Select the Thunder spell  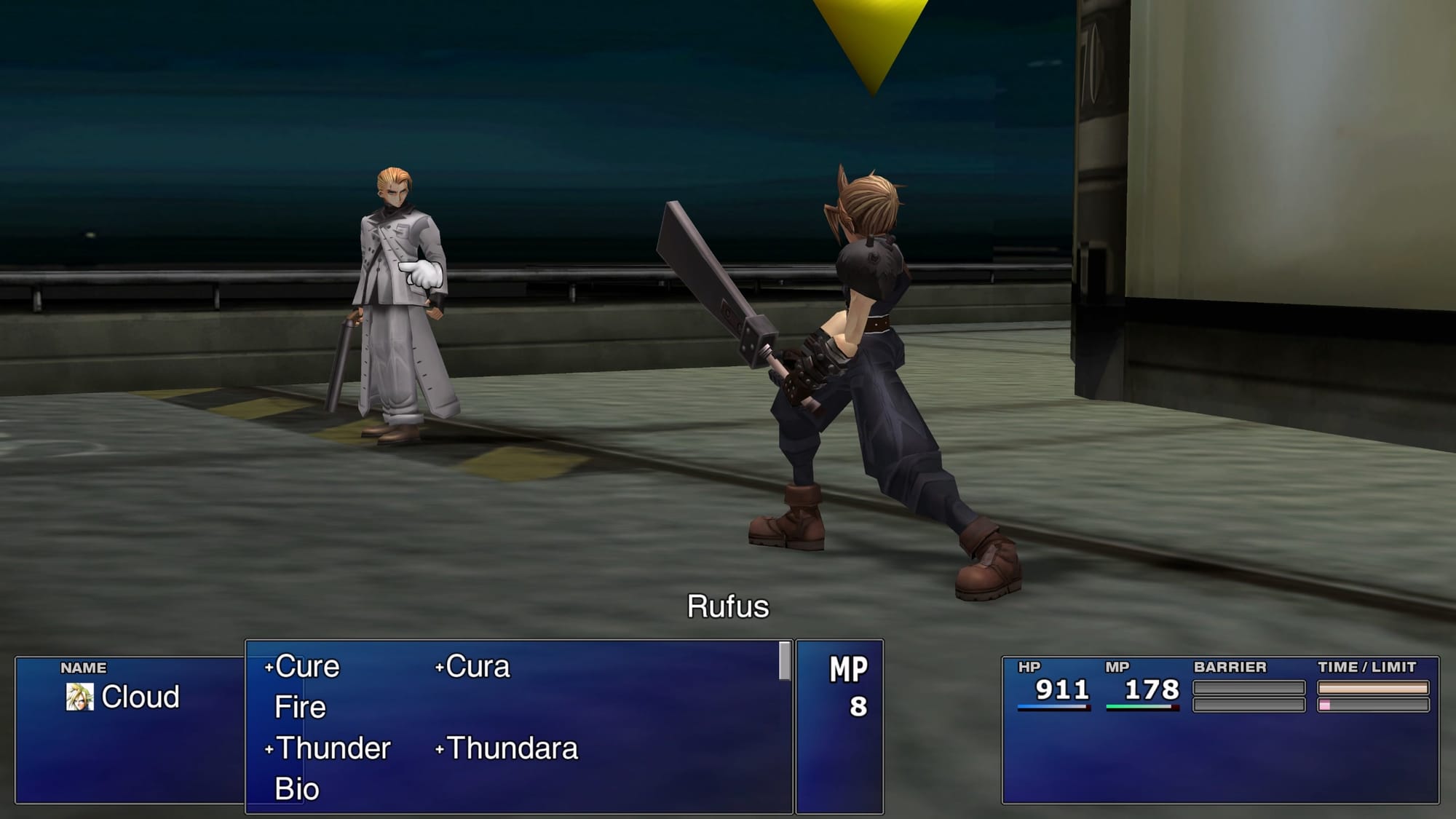333,748
